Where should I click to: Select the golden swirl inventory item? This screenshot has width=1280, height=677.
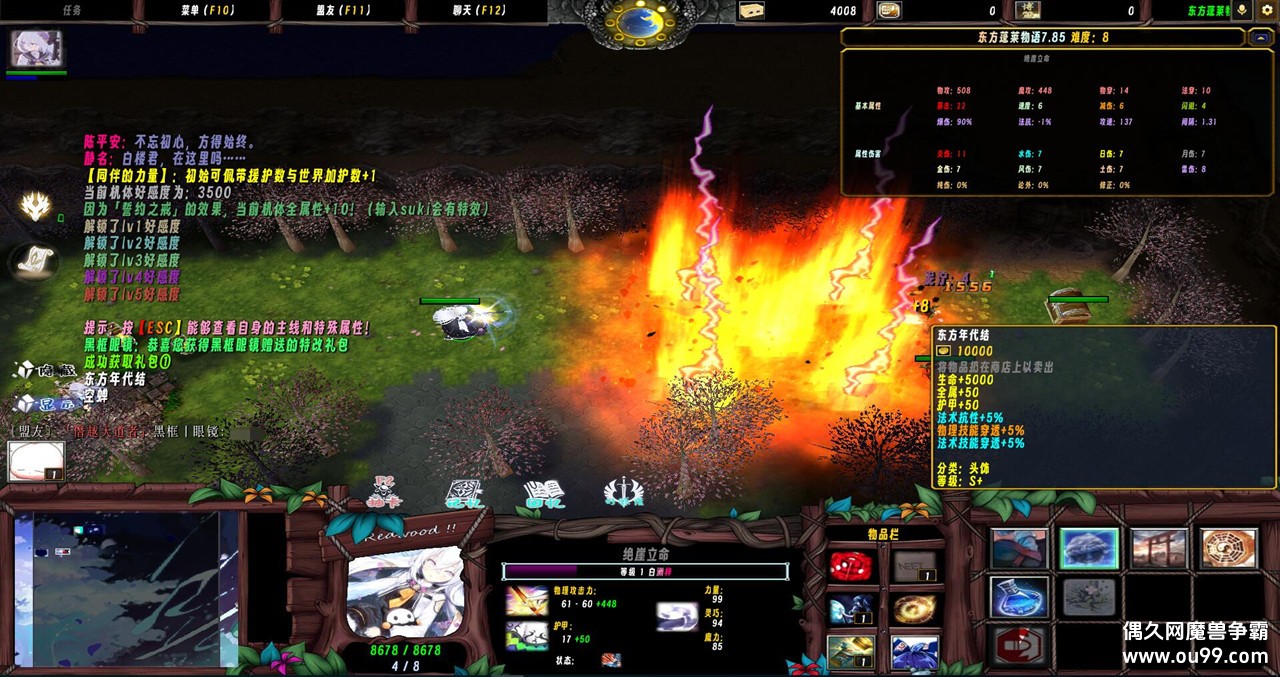click(914, 609)
